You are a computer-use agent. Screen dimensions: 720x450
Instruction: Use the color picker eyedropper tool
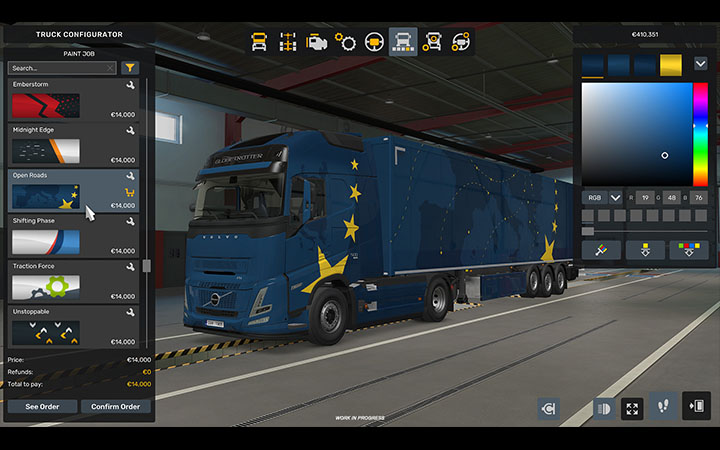point(601,250)
